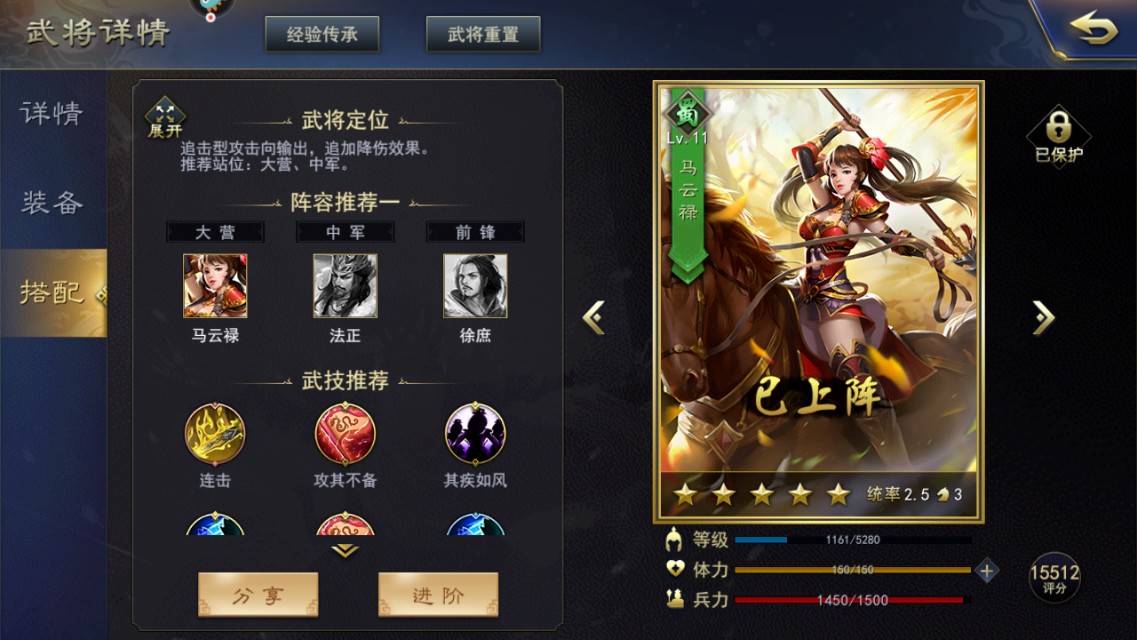Toggle the 已保护 lock icon
Viewport: 1137px width, 640px height.
[x=1058, y=134]
